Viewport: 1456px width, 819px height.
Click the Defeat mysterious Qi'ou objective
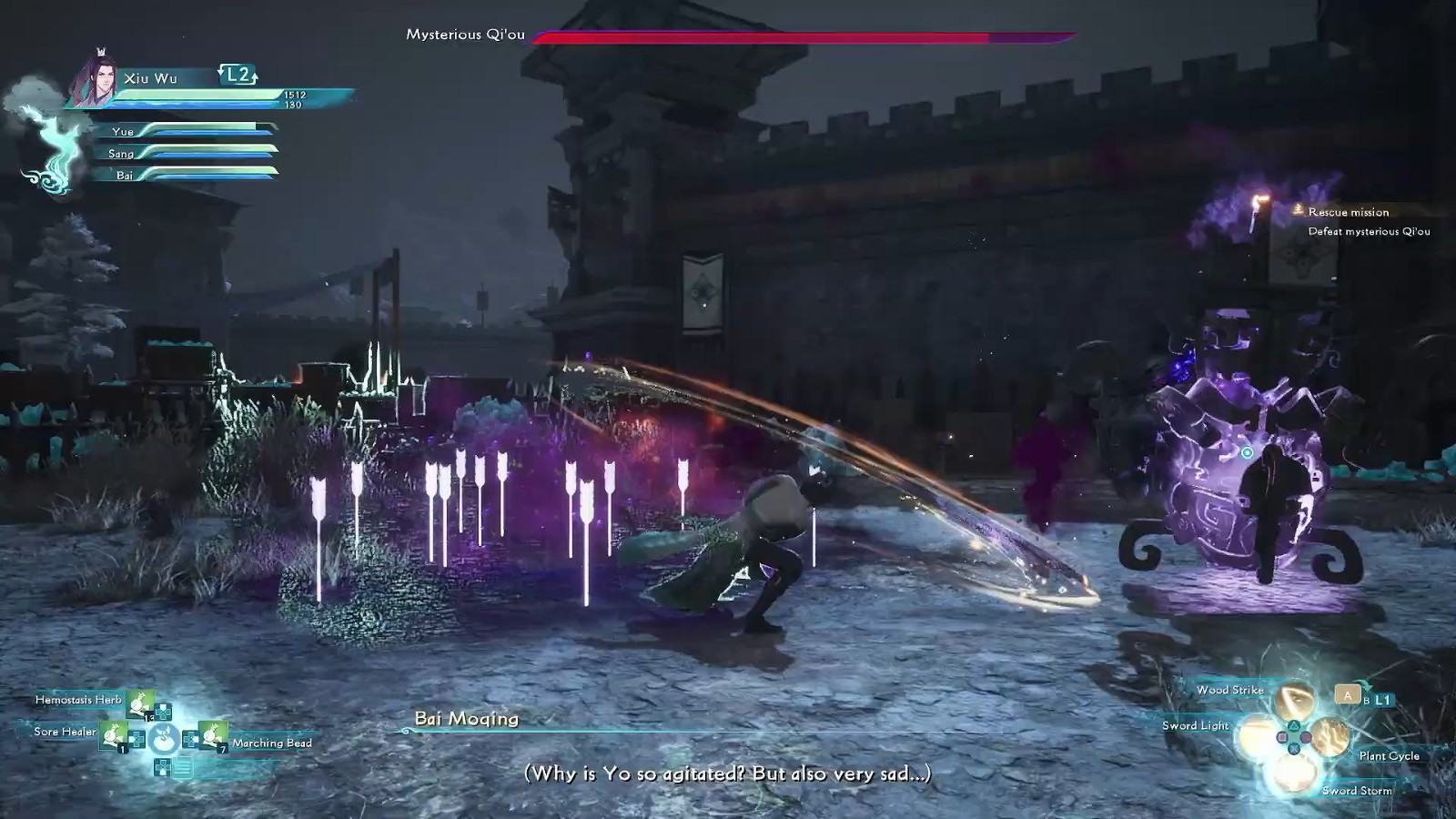pyautogui.click(x=1368, y=232)
